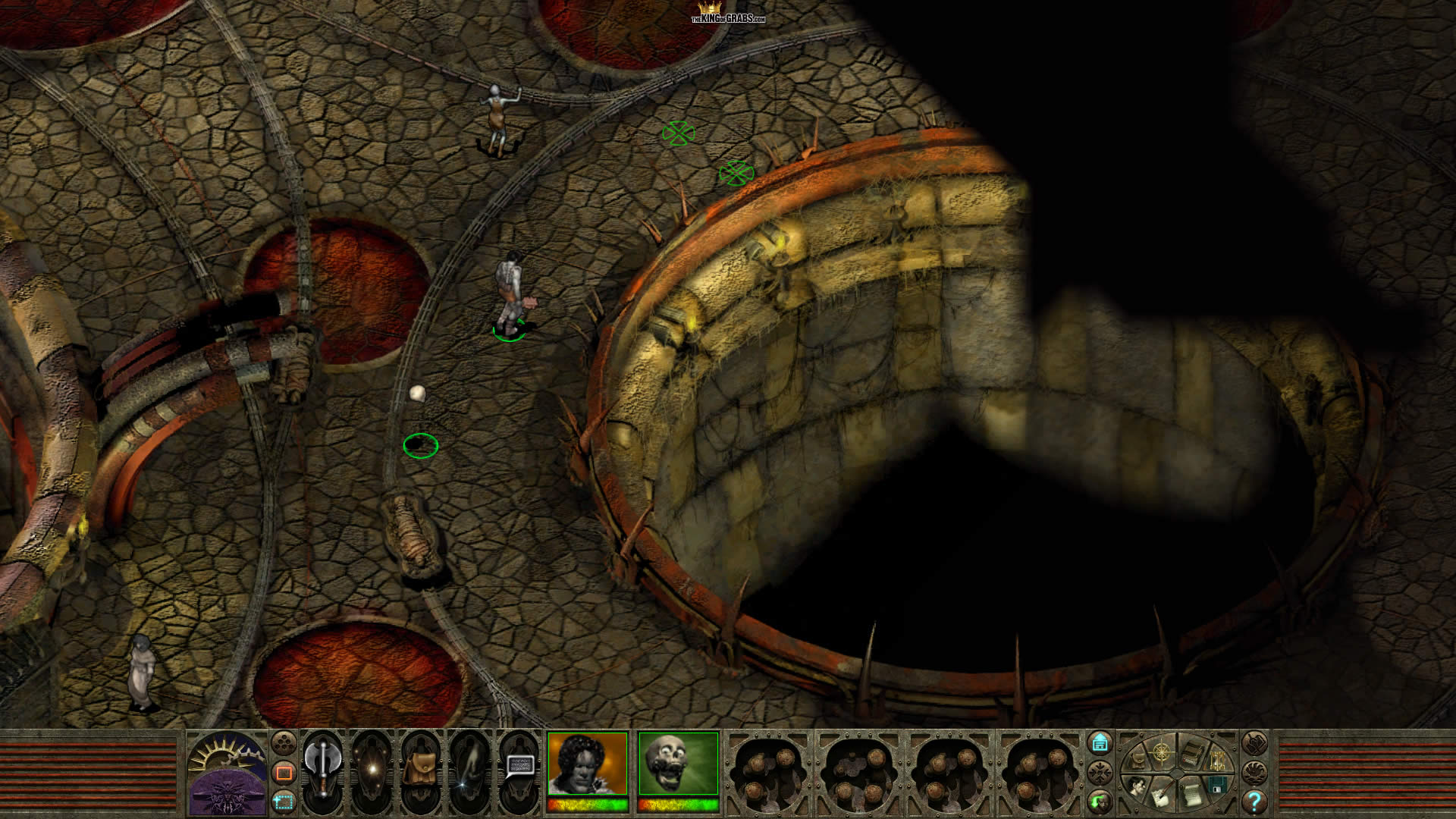Click the cyan house icon button
Viewport: 1456px width, 819px height.
point(1100,742)
